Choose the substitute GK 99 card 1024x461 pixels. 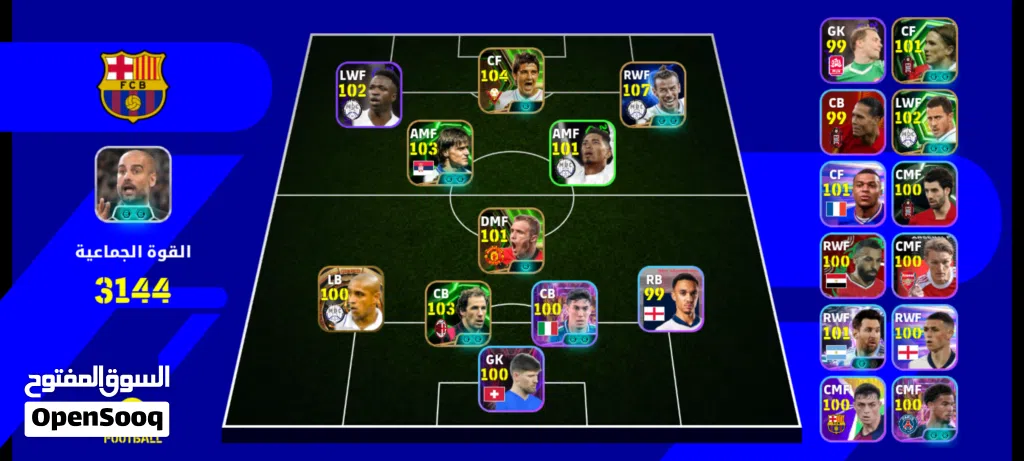tap(852, 50)
